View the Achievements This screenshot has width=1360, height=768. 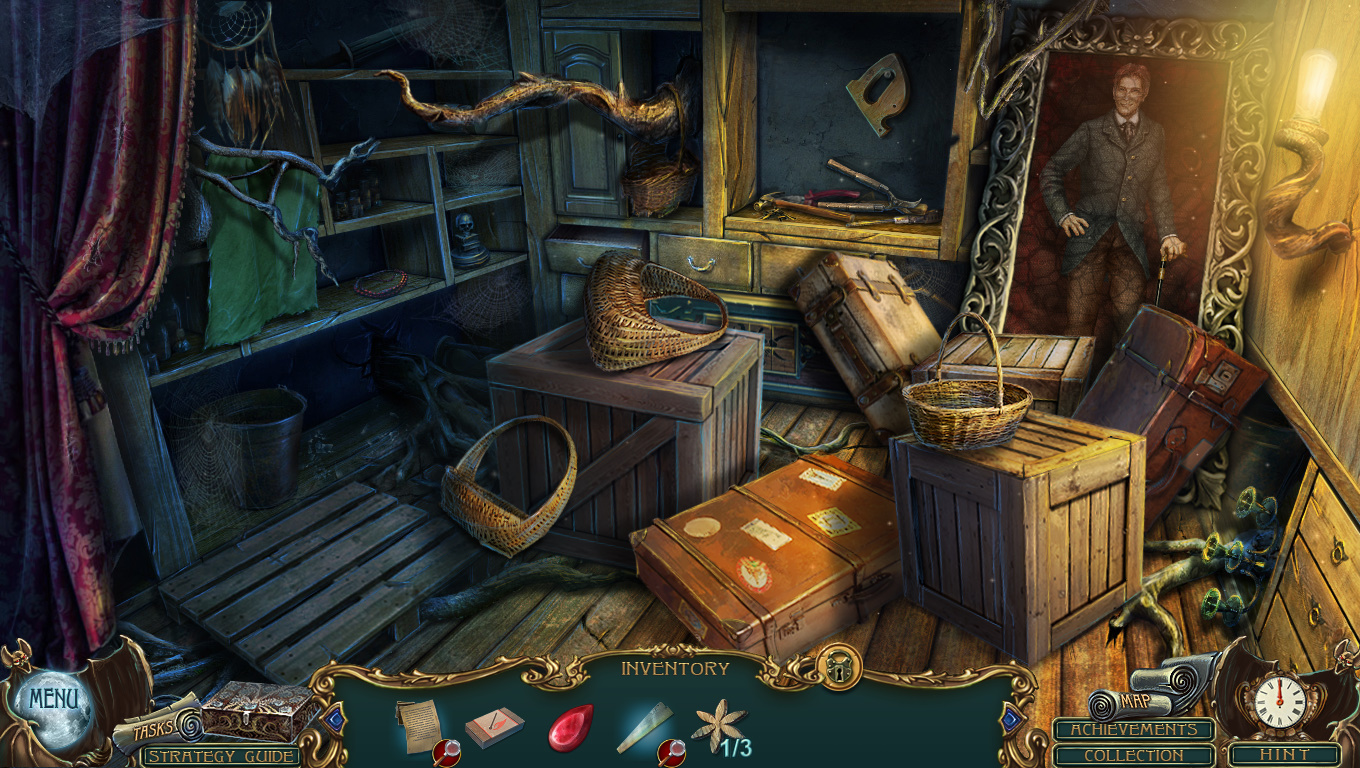click(1133, 730)
